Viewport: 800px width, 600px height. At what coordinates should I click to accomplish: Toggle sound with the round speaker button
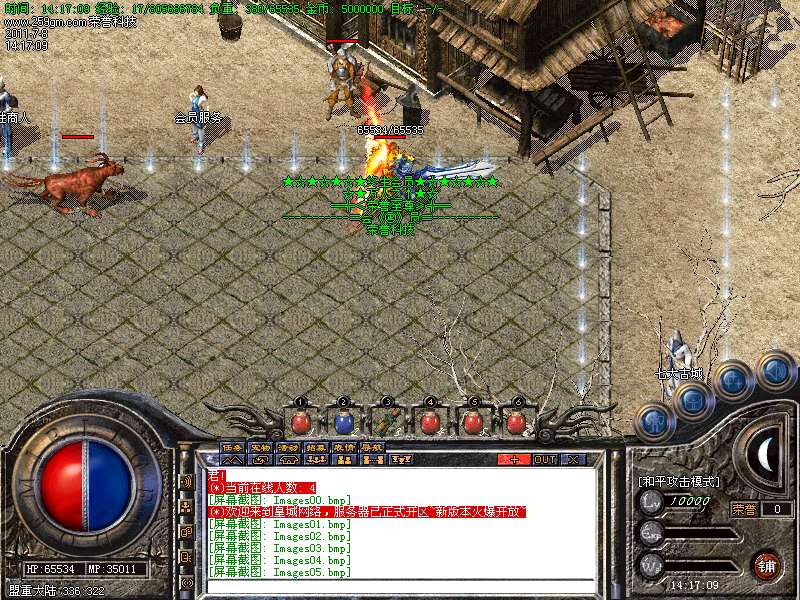(x=774, y=371)
